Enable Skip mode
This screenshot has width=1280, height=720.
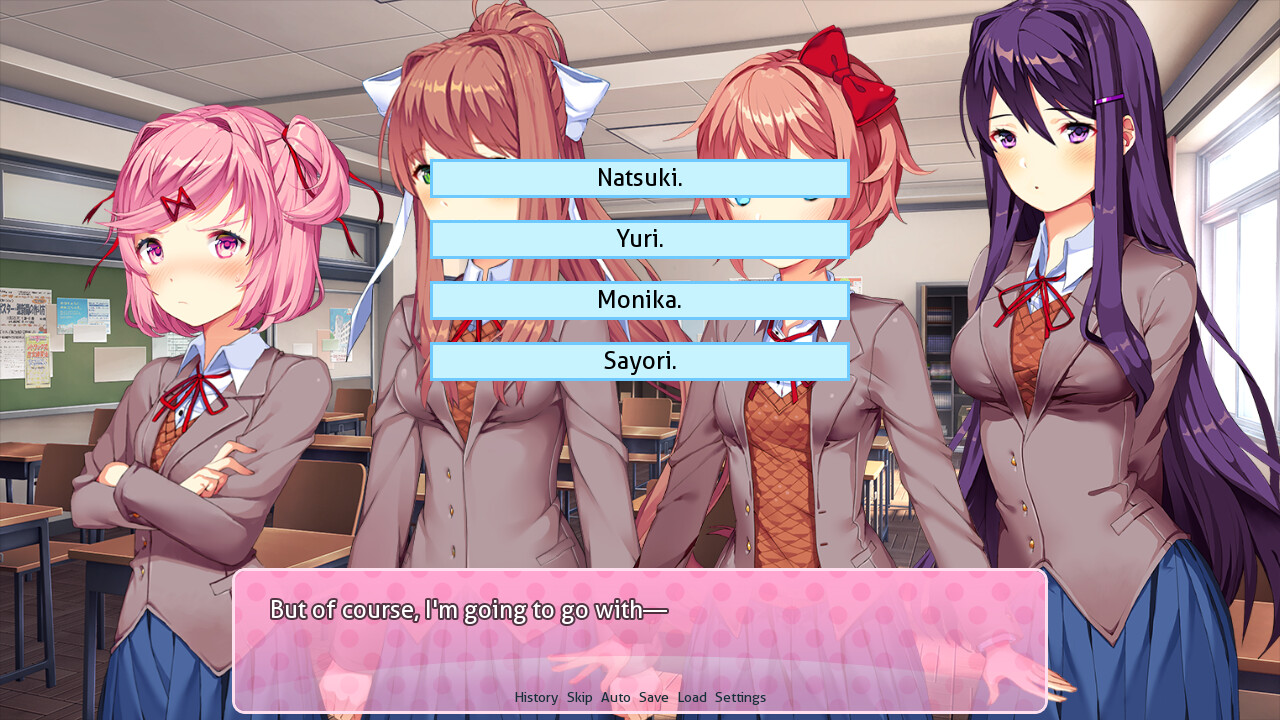pyautogui.click(x=579, y=697)
